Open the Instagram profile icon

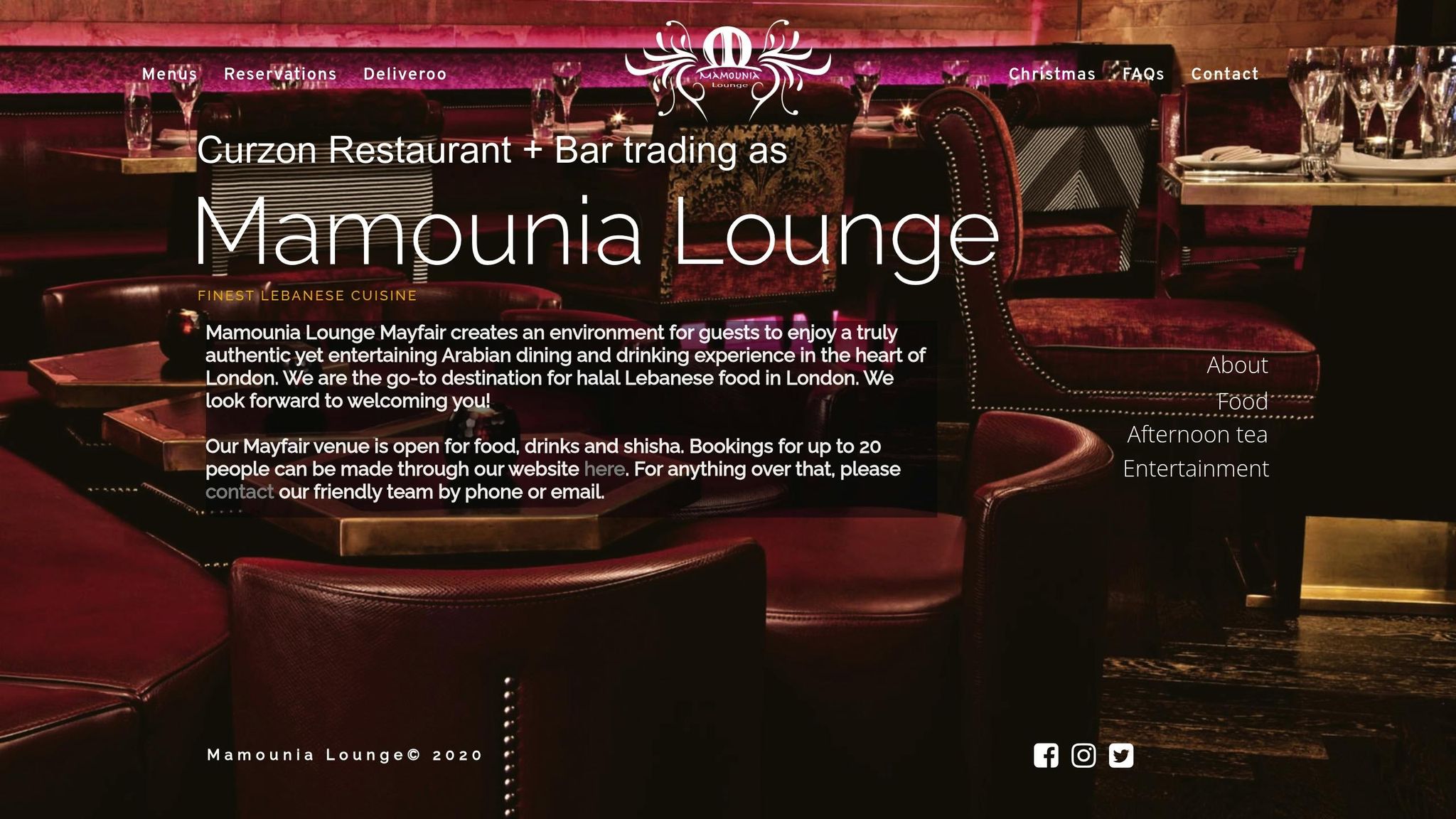(x=1083, y=757)
